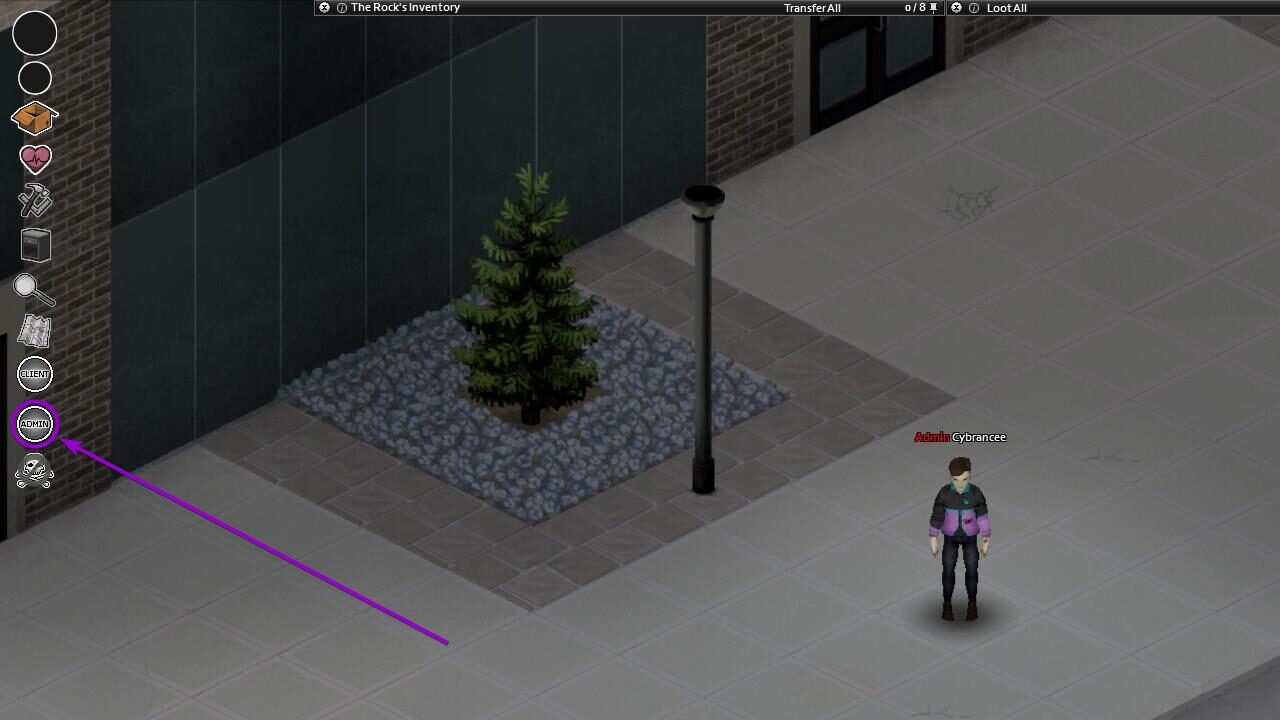
Task: Enable search mode with the magnifying glass icon
Action: [34, 290]
